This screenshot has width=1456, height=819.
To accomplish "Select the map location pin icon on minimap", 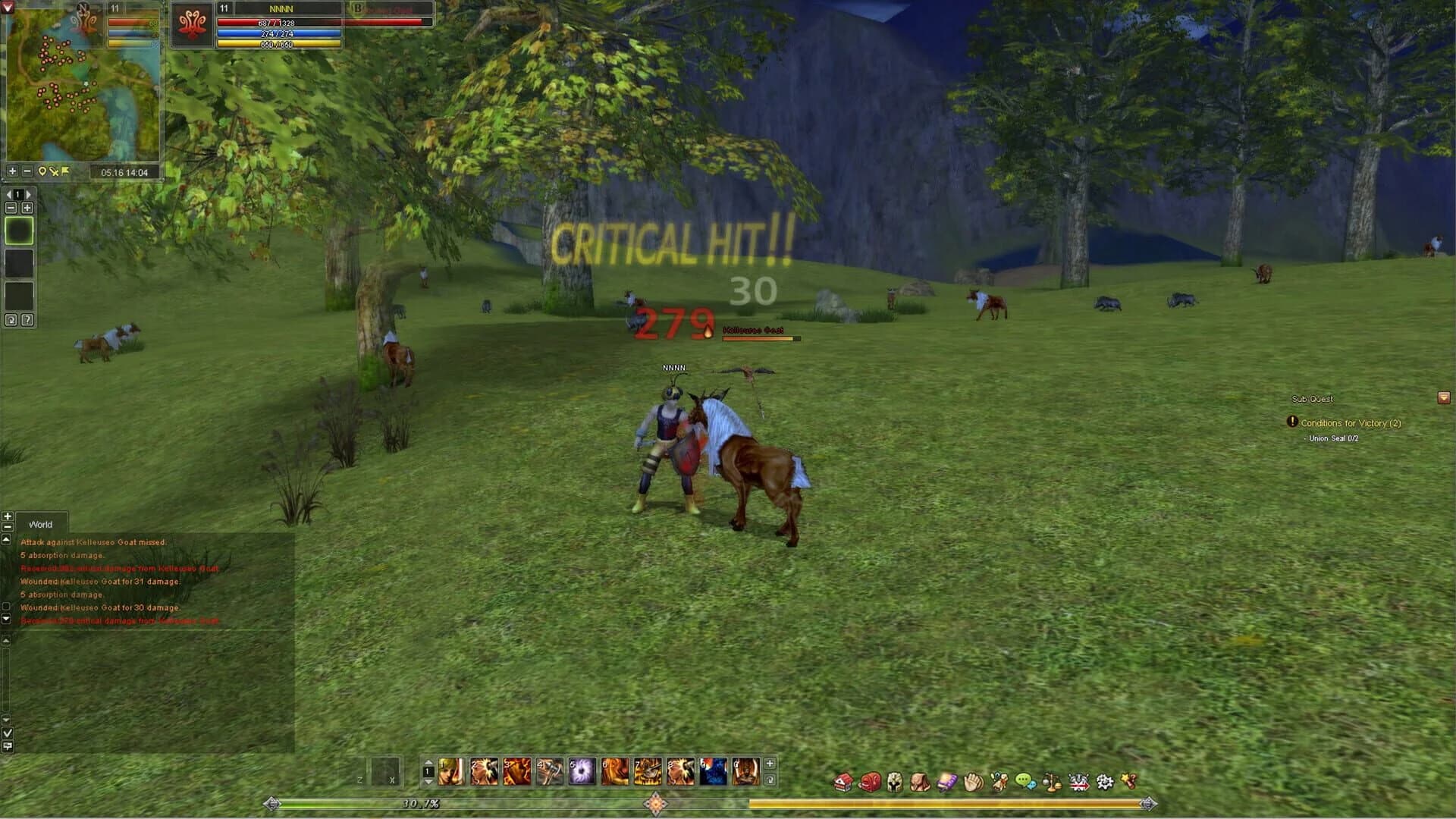I will point(42,171).
